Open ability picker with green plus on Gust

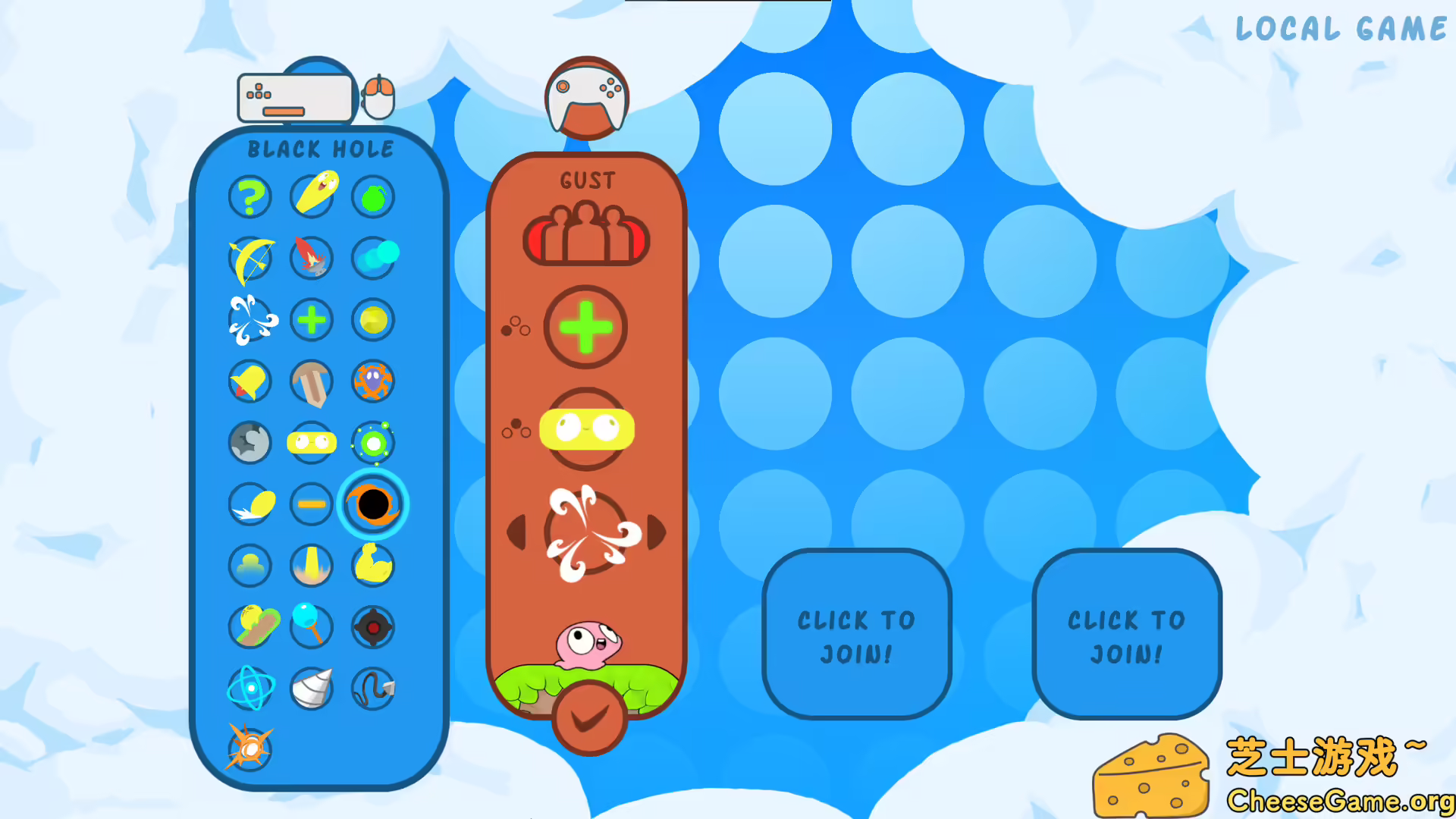[x=586, y=328]
